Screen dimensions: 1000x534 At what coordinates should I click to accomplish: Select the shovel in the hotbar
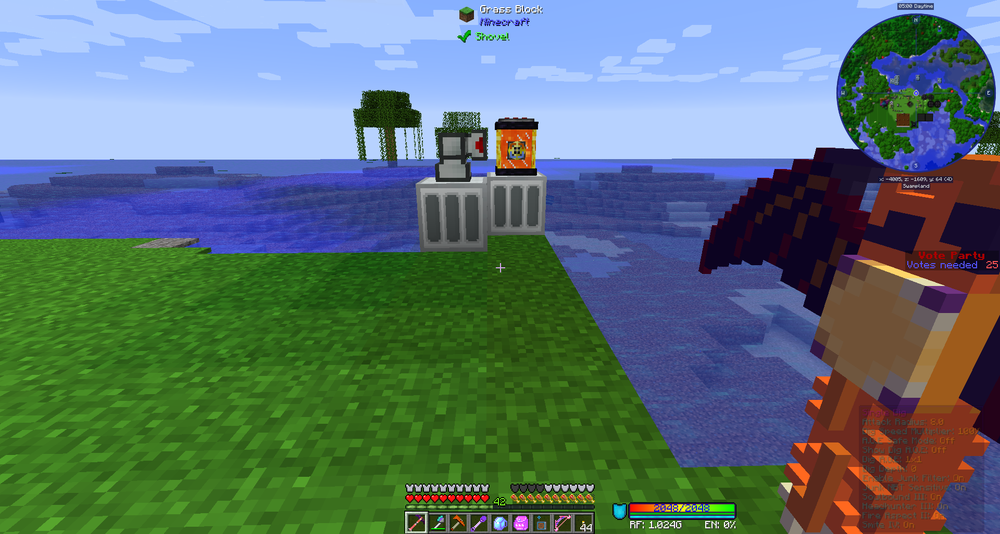click(x=438, y=523)
